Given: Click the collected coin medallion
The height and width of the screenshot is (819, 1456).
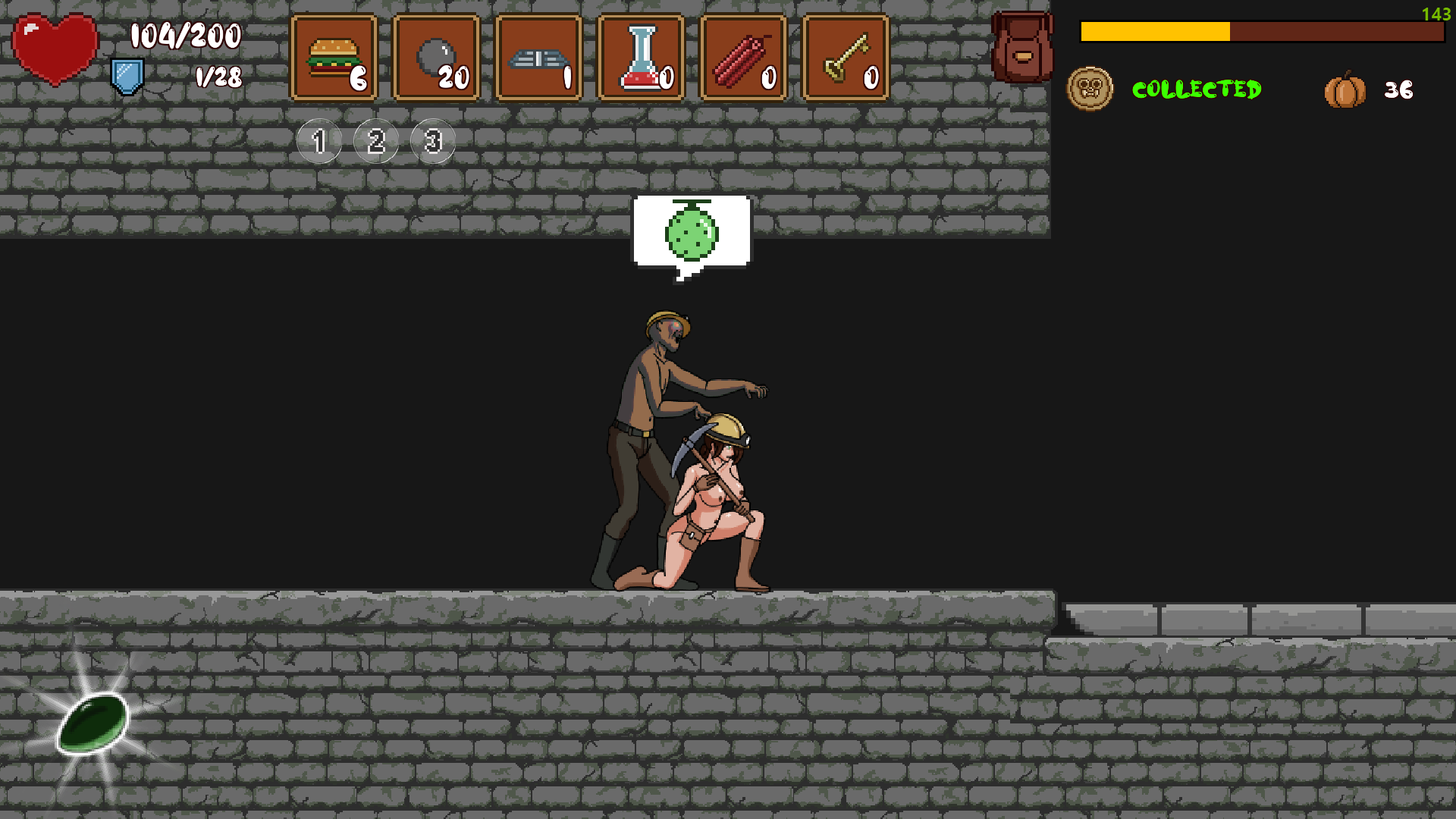Looking at the screenshot, I should (1090, 87).
